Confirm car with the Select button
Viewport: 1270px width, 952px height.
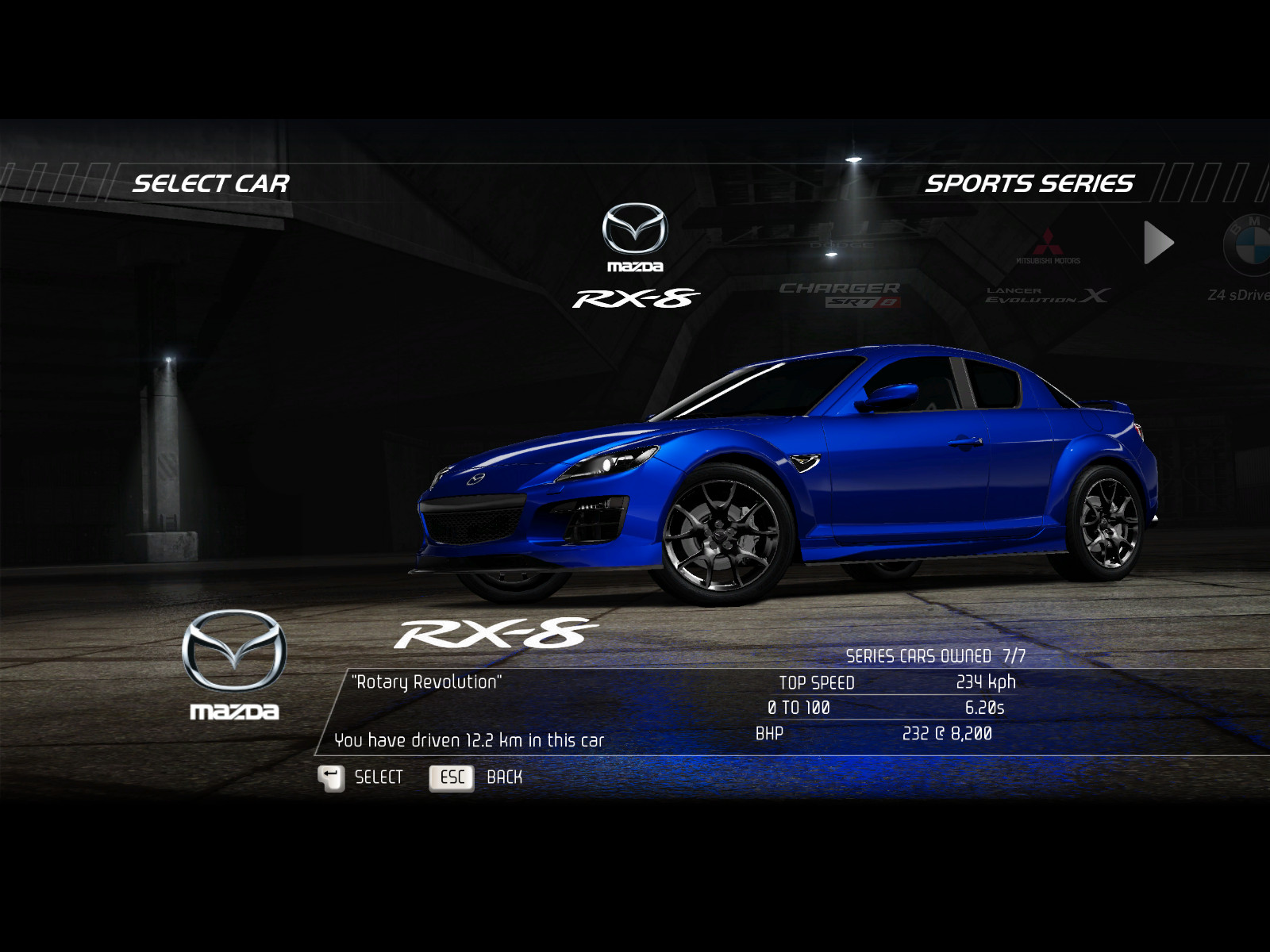coord(360,777)
